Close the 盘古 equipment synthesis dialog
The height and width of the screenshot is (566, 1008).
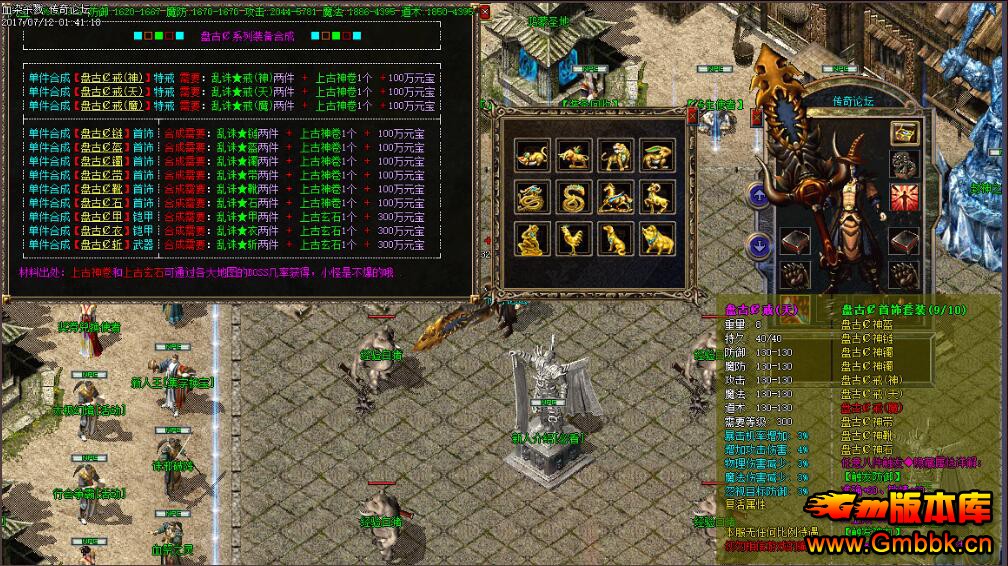pos(485,13)
